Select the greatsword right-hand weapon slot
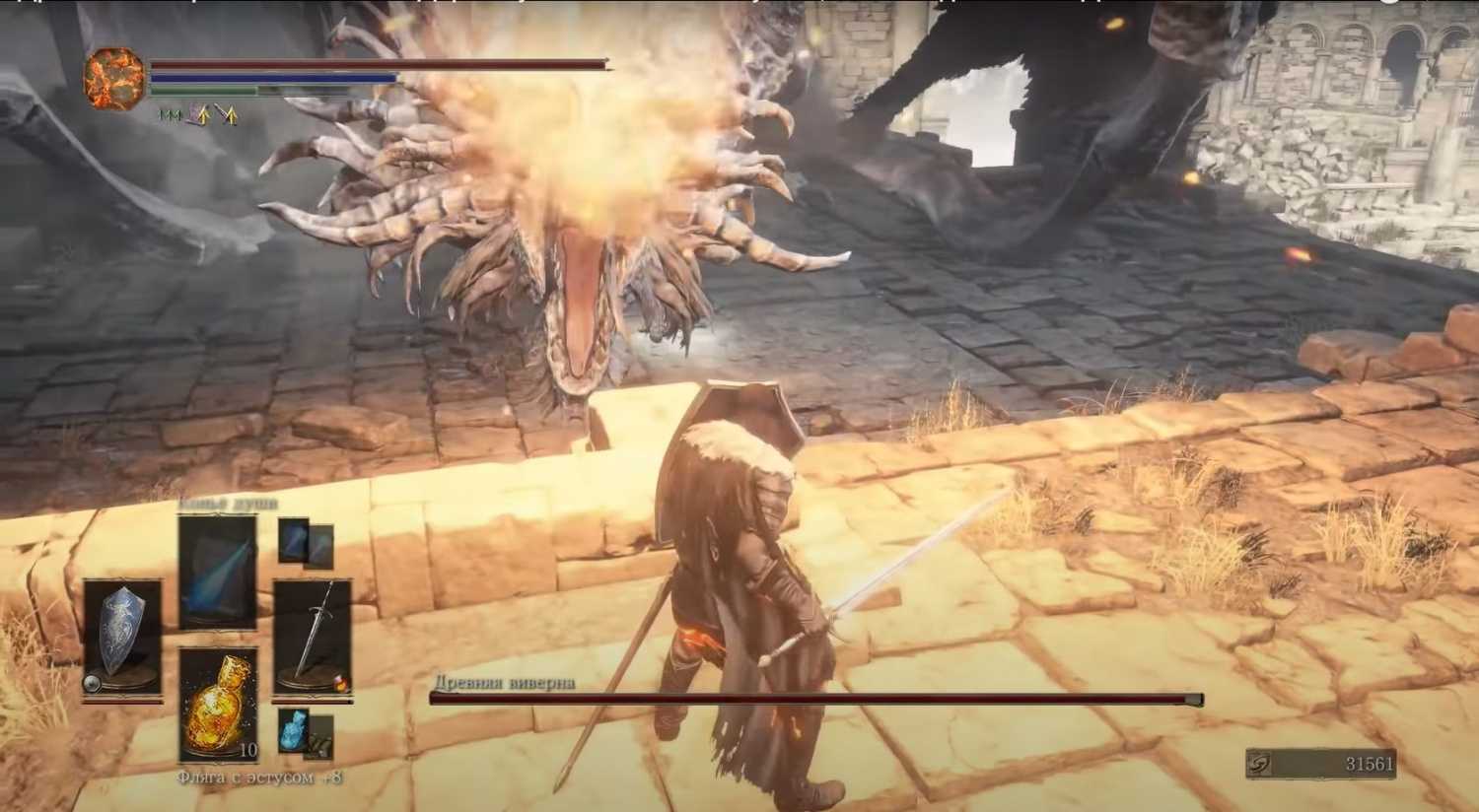The image size is (1479, 812). (x=313, y=636)
